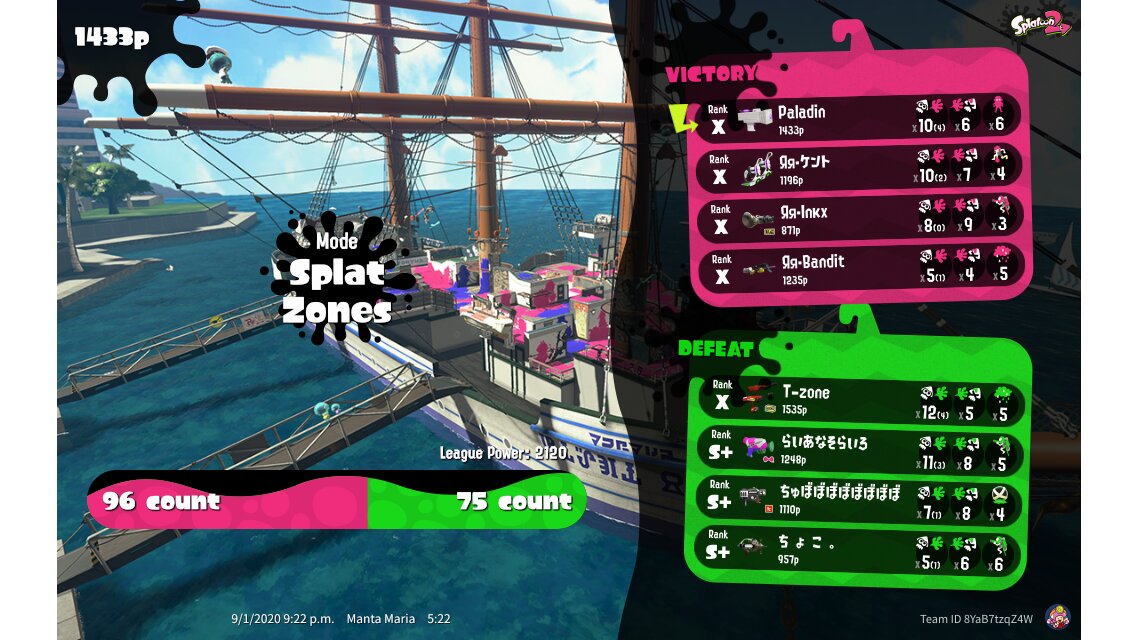
Task: Click the Splatoon 2 logo
Action: (x=1040, y=24)
